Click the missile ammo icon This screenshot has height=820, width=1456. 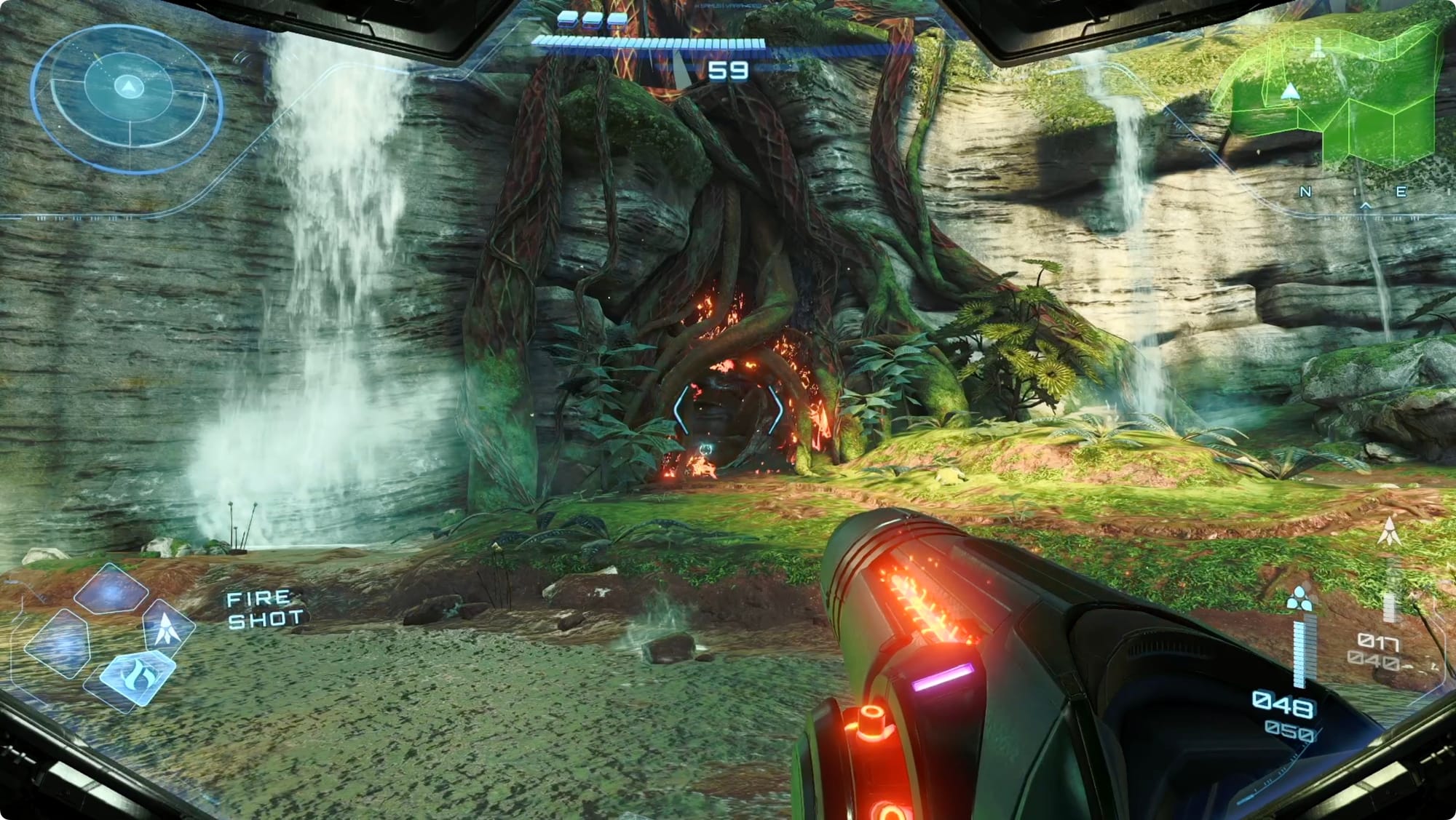[1388, 532]
